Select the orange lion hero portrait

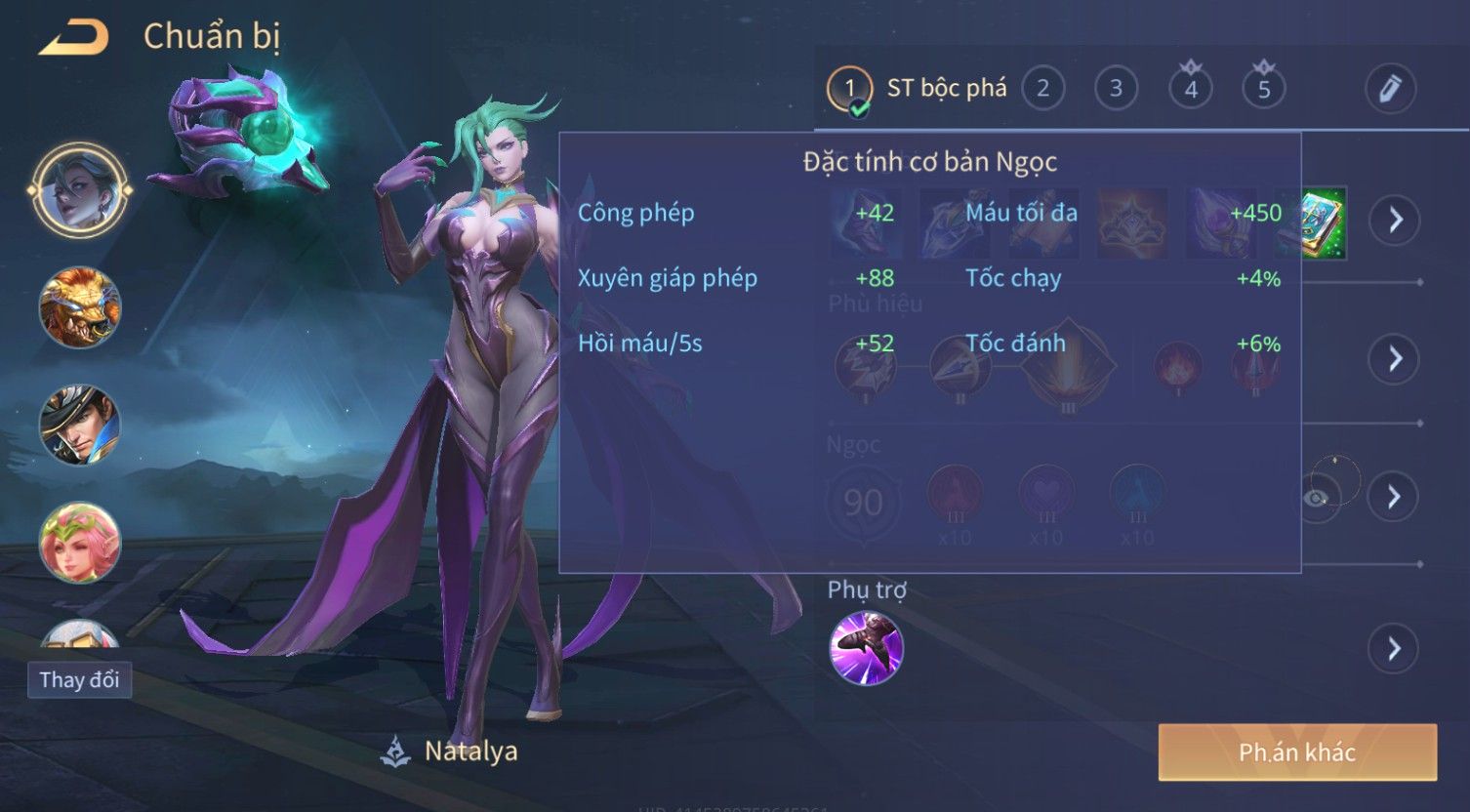(79, 308)
